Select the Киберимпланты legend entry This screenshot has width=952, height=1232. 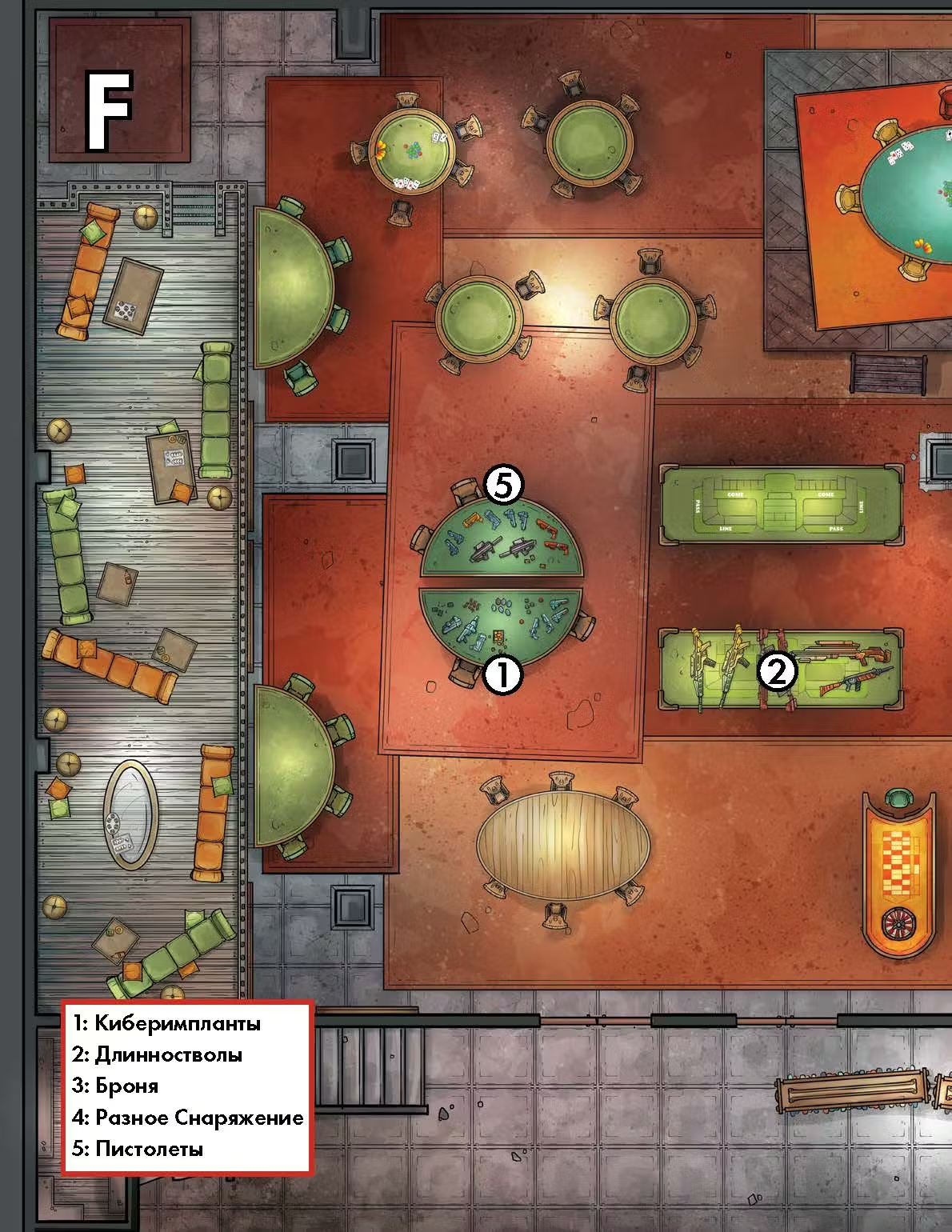(x=166, y=1023)
